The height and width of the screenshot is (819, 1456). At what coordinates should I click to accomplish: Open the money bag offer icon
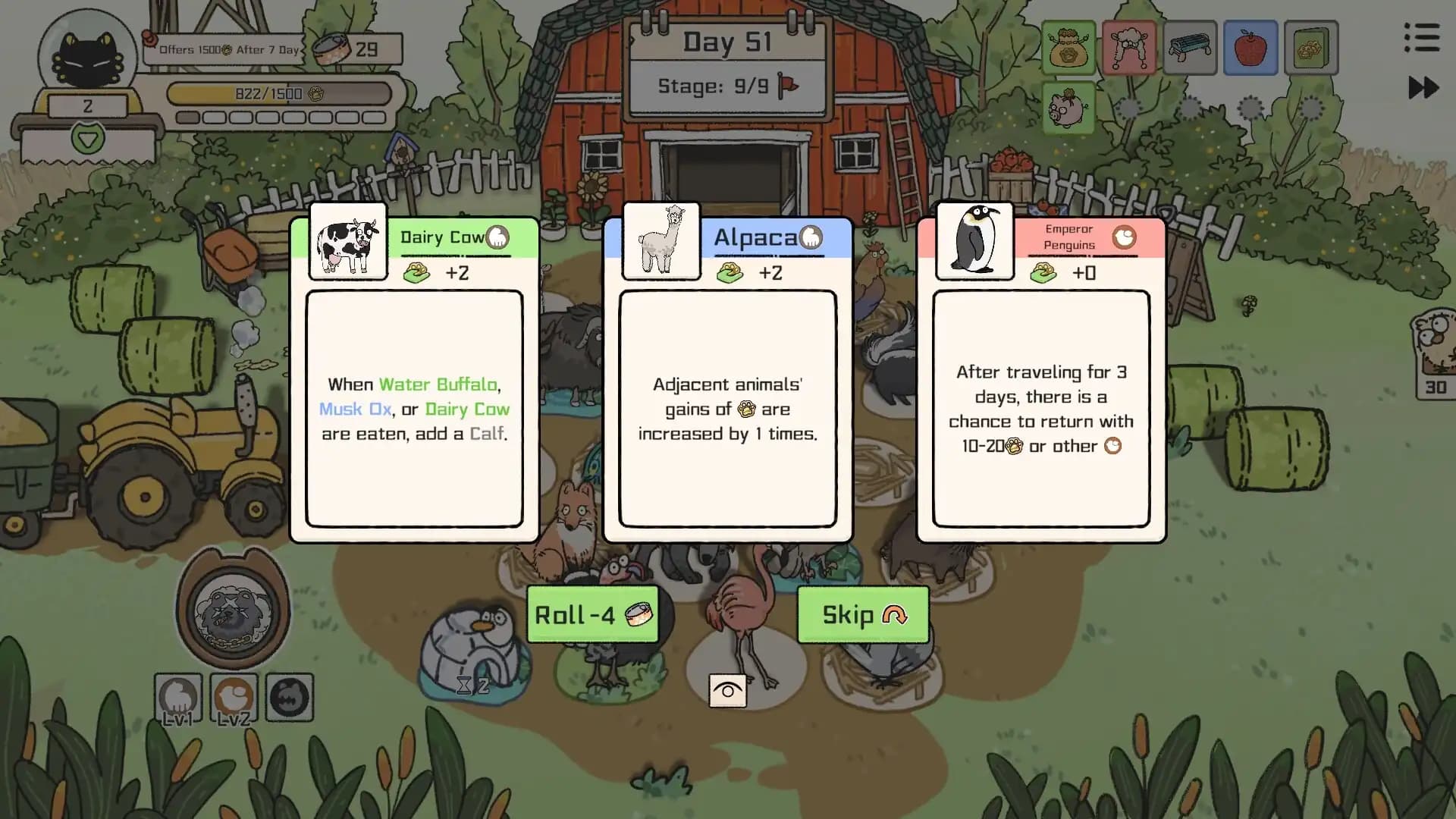click(1068, 47)
